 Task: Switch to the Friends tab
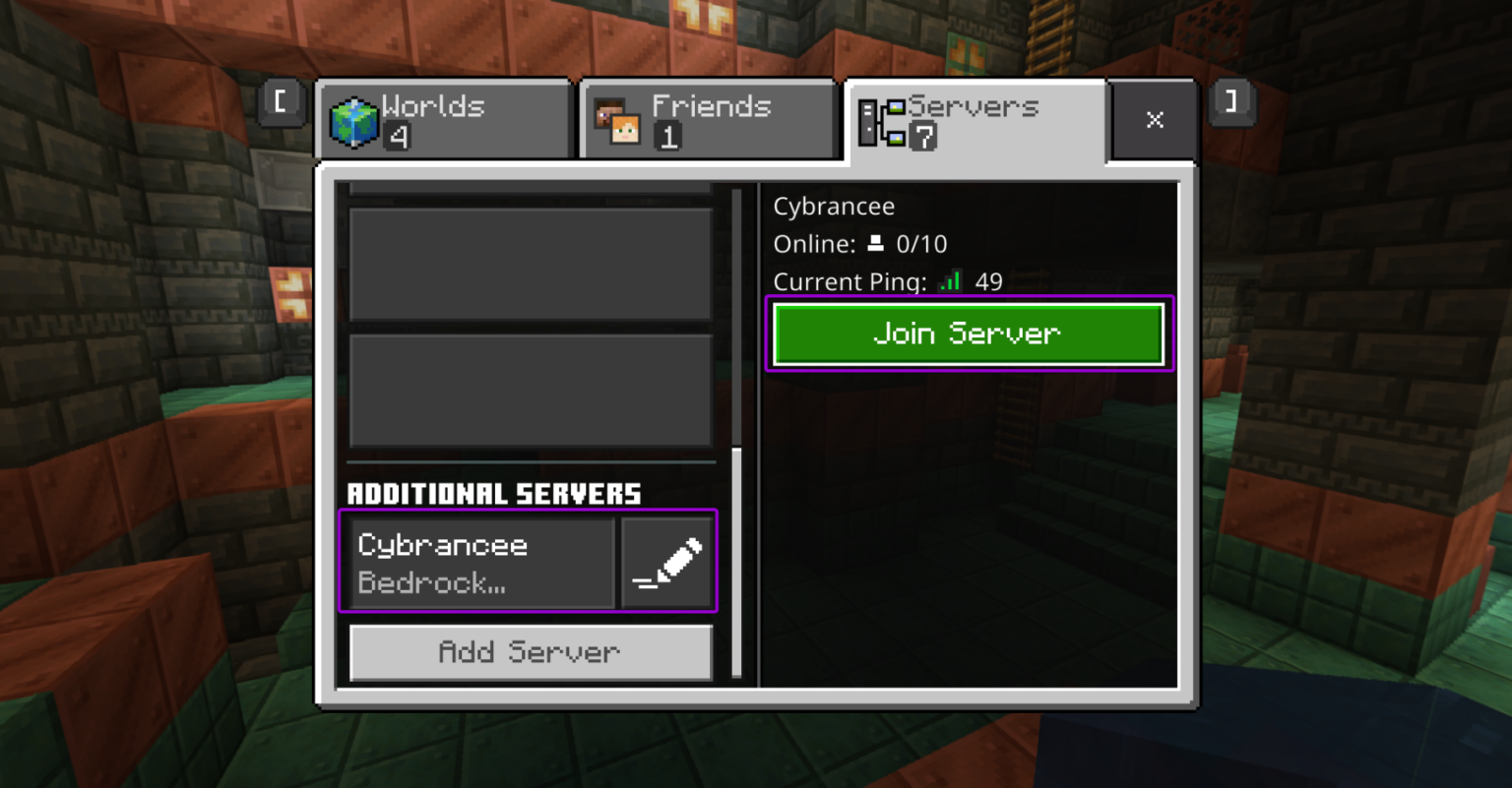tap(707, 119)
